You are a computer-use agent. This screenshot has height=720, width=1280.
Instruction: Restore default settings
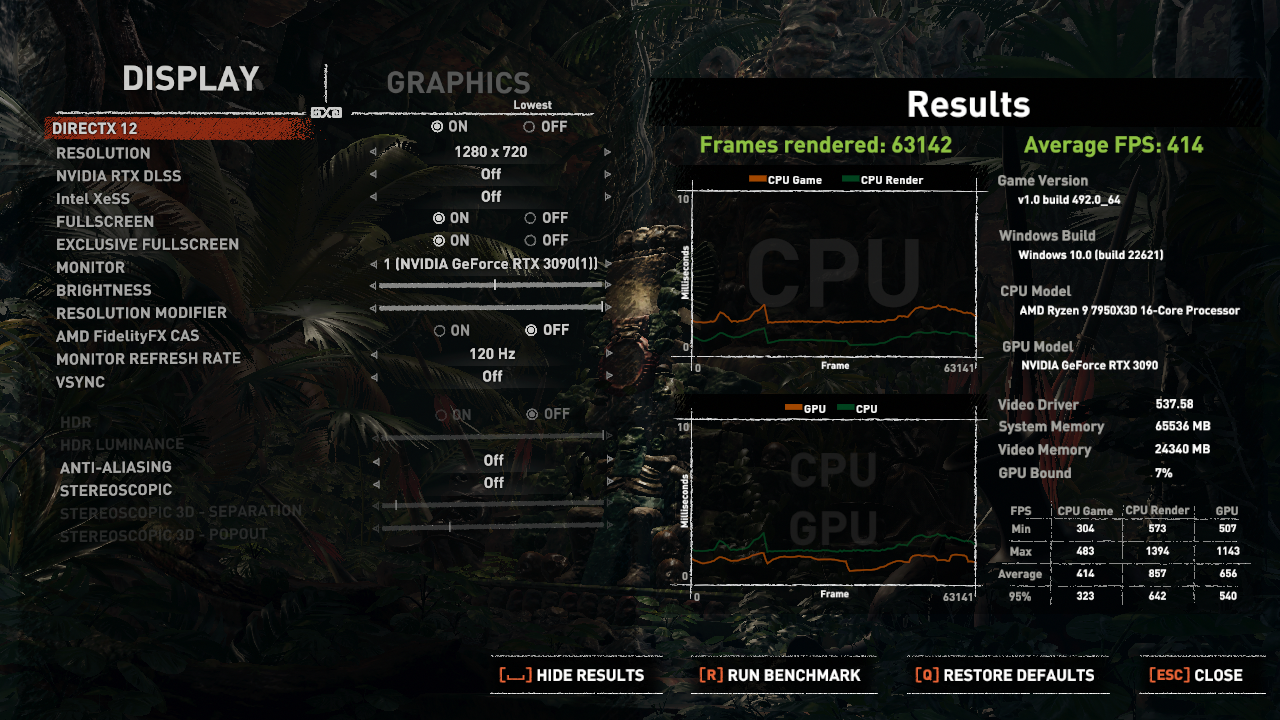click(x=1005, y=676)
